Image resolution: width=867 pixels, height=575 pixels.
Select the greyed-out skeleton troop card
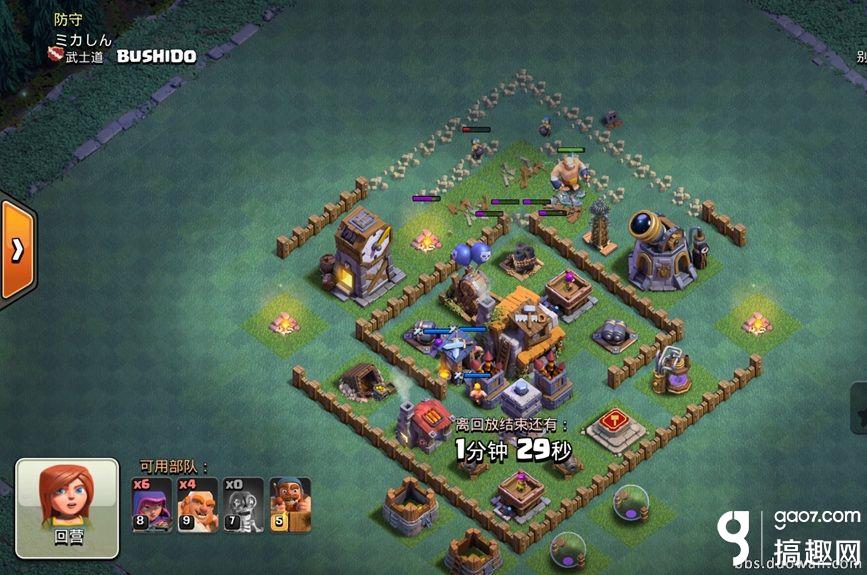point(243,504)
